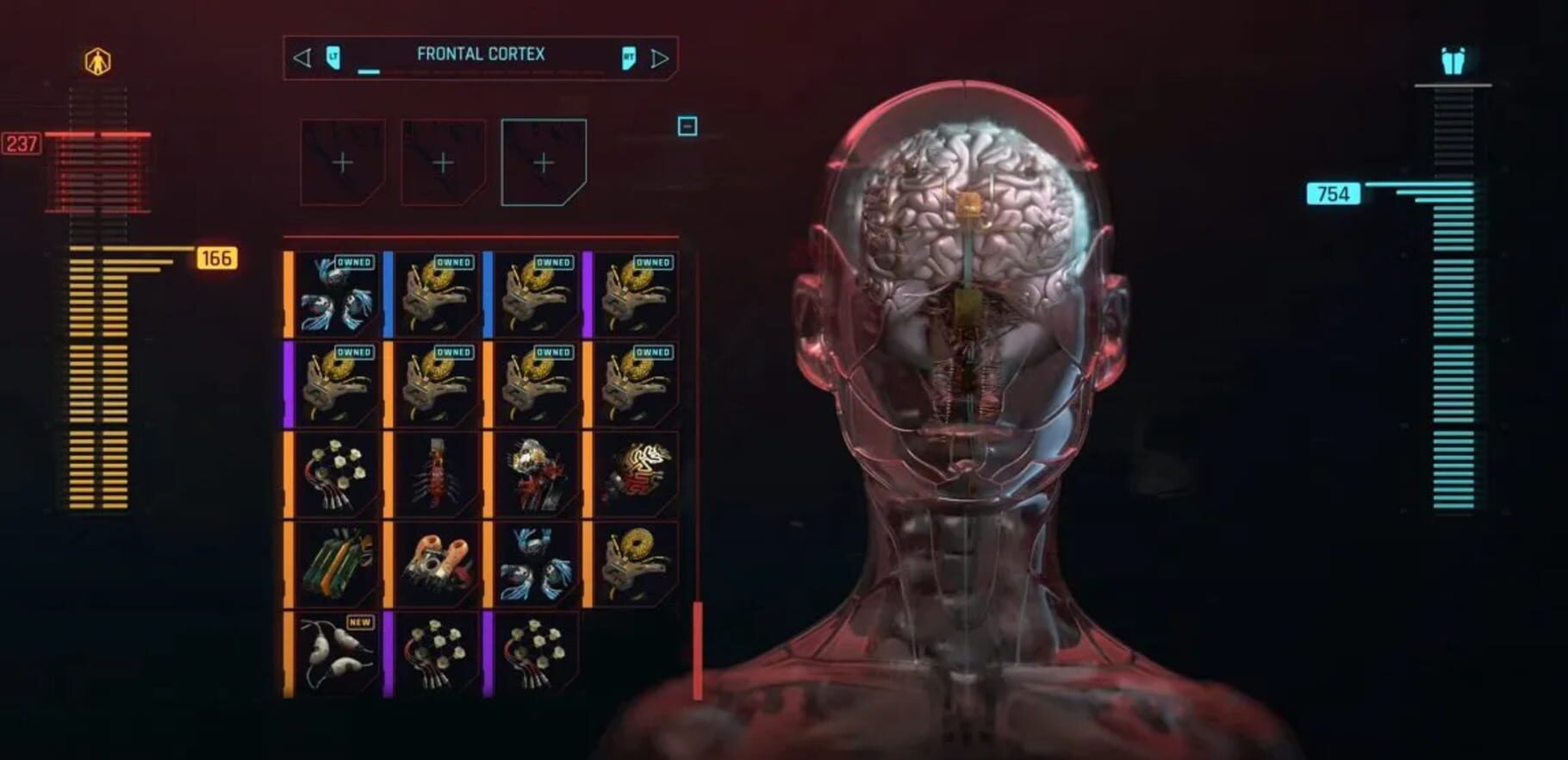Click the orange body capacity icon top-left
The height and width of the screenshot is (760, 1568).
tap(97, 62)
